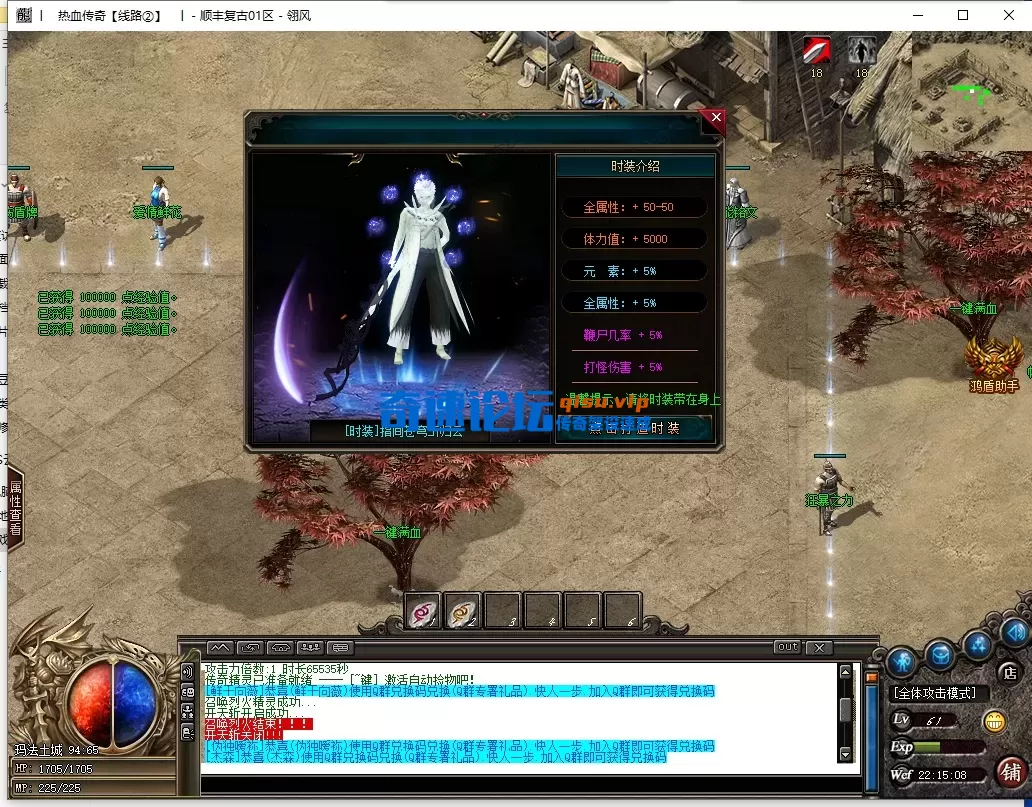Toggle the blue speaker sound orb
The width and height of the screenshot is (1032, 807).
point(1014,632)
